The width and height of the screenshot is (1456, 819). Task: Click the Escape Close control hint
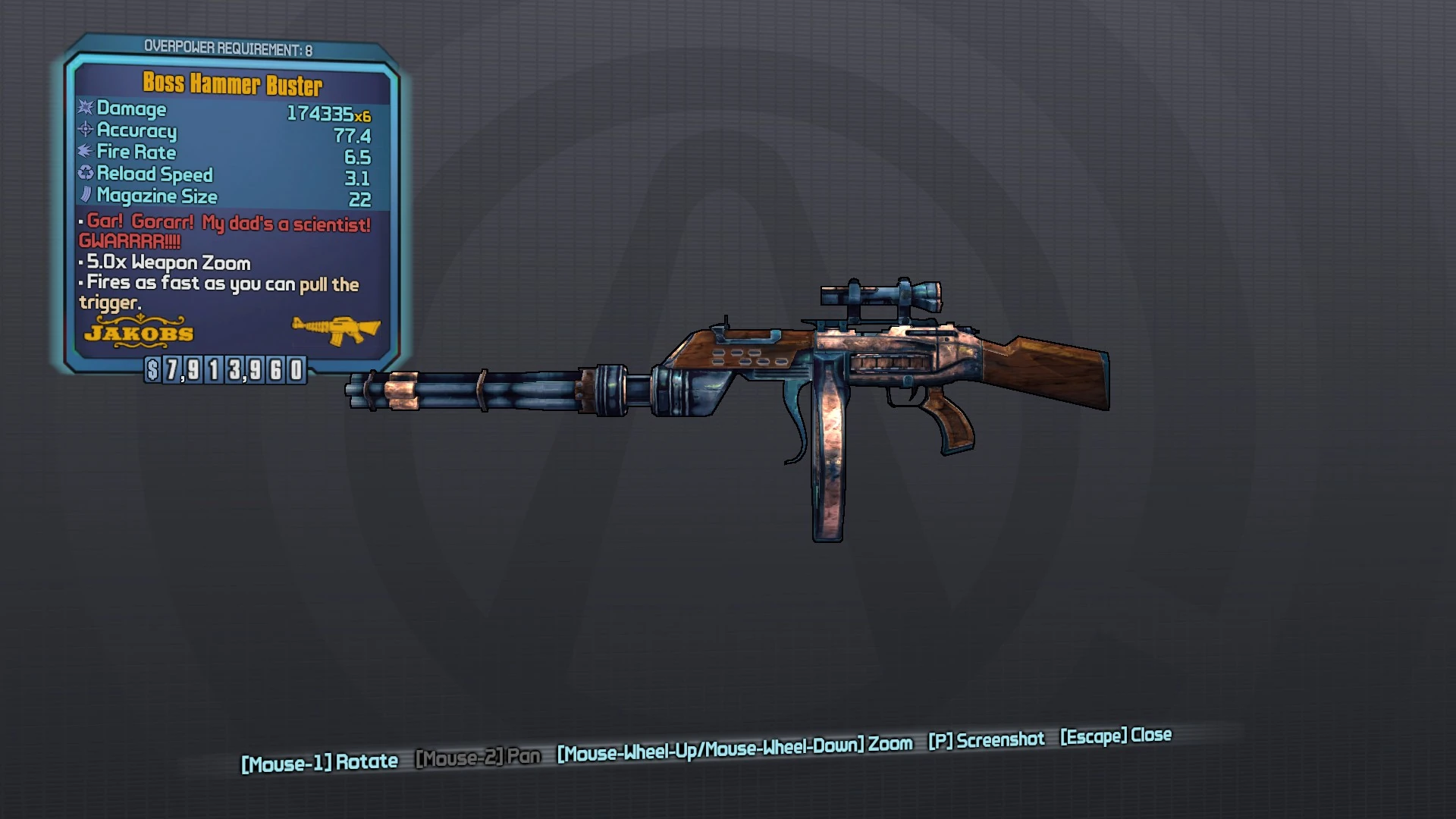(1115, 736)
